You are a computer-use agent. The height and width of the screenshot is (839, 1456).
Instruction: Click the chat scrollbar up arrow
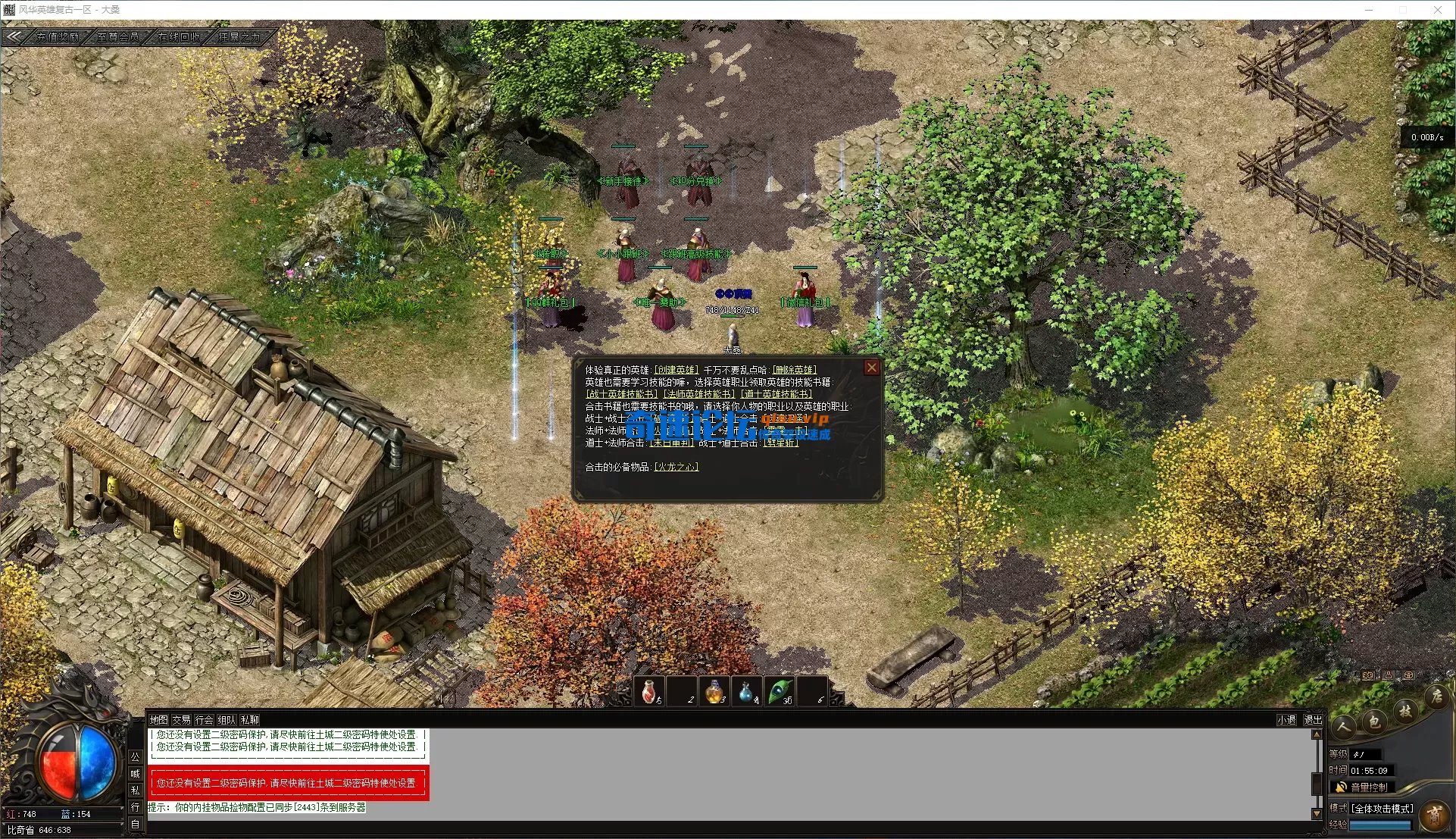click(1317, 734)
